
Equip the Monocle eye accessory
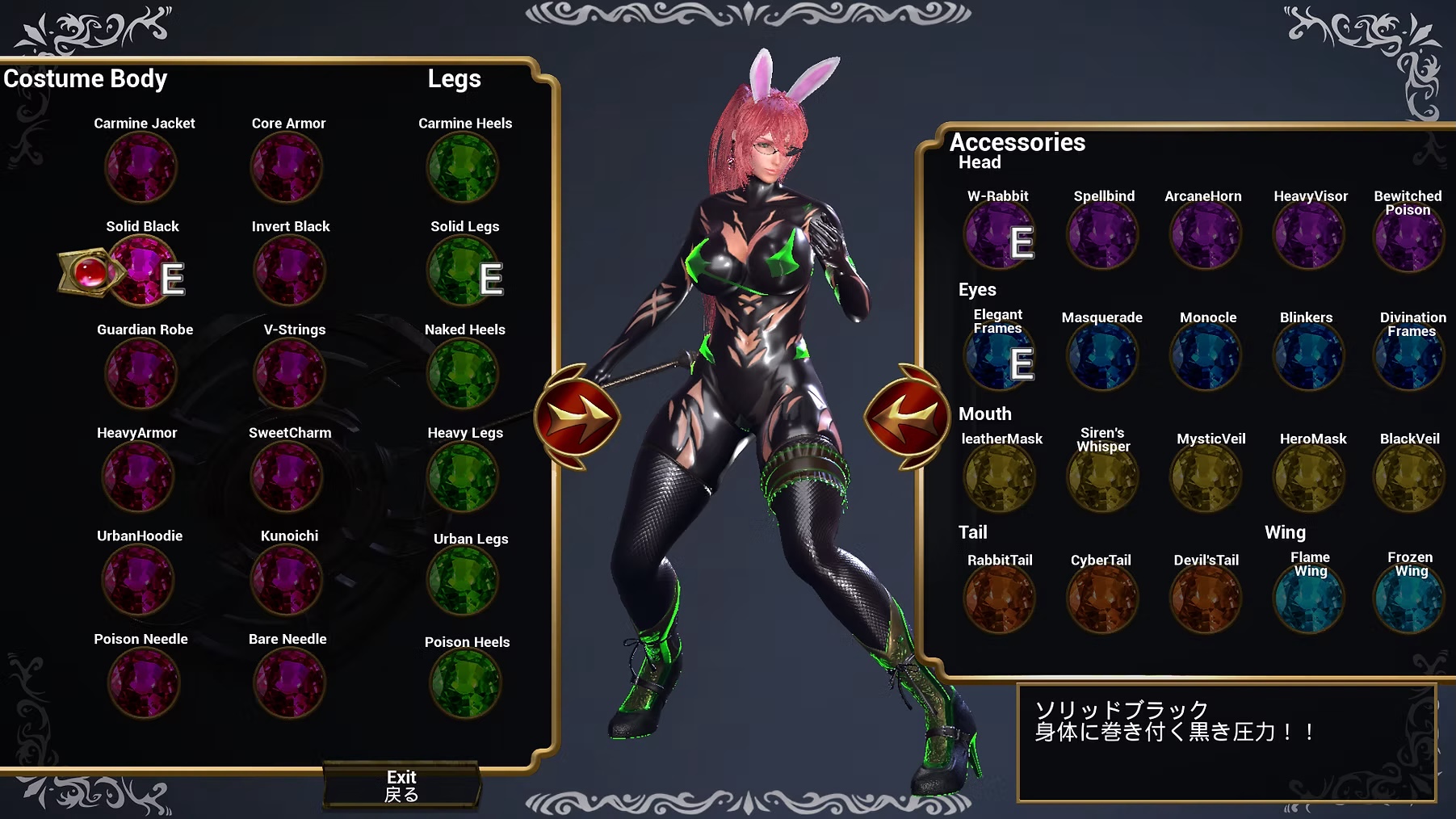tap(1206, 356)
